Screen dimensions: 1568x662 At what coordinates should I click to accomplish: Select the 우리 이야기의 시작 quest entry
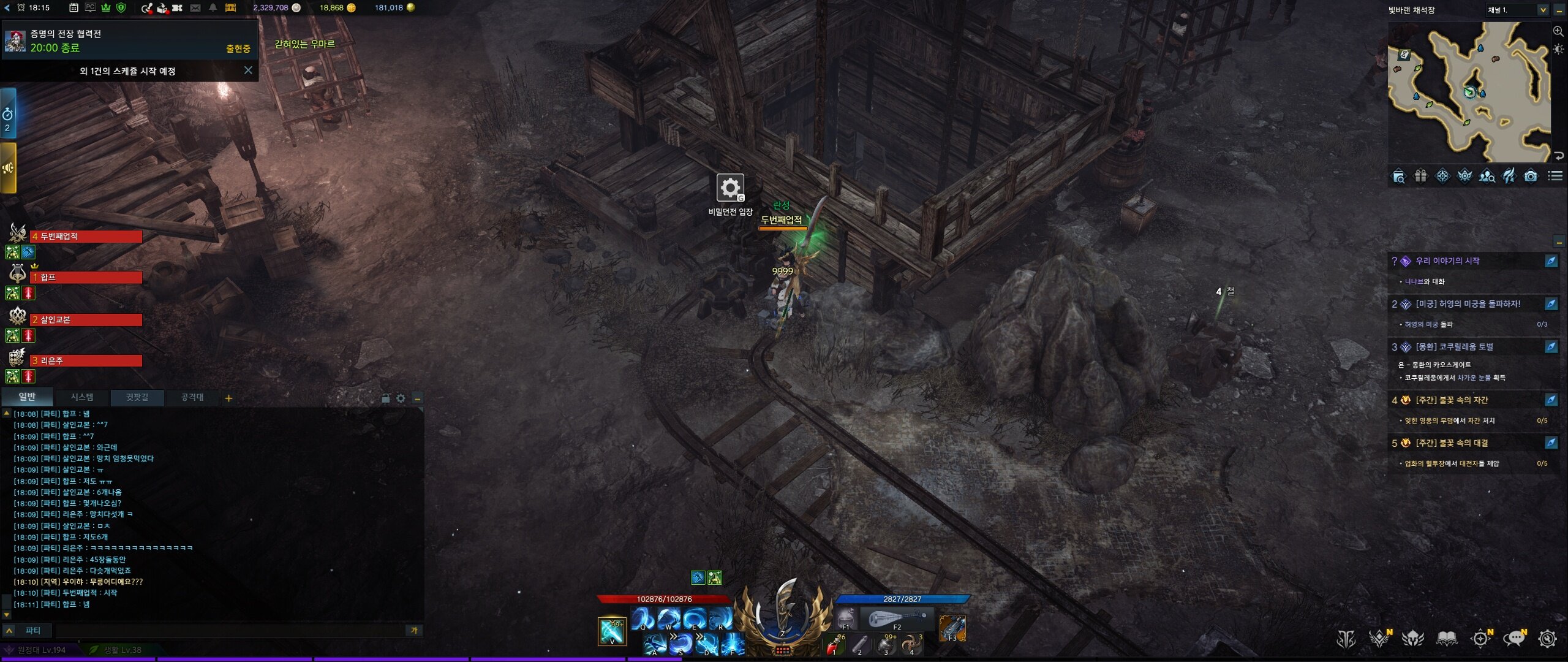point(1447,261)
